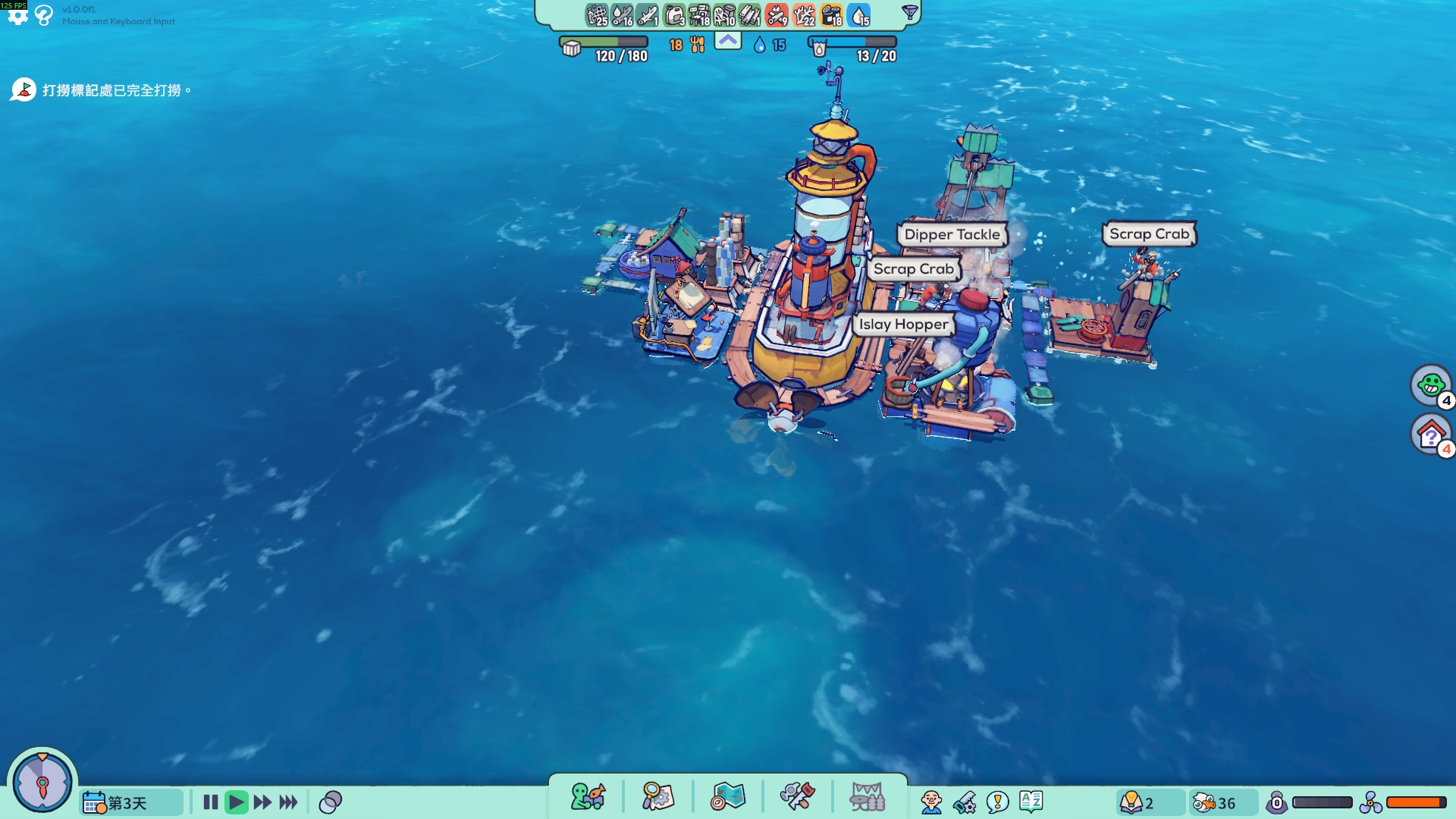Image resolution: width=1456 pixels, height=819 pixels.
Task: Open the encyclopedia A-Z book
Action: [1031, 802]
